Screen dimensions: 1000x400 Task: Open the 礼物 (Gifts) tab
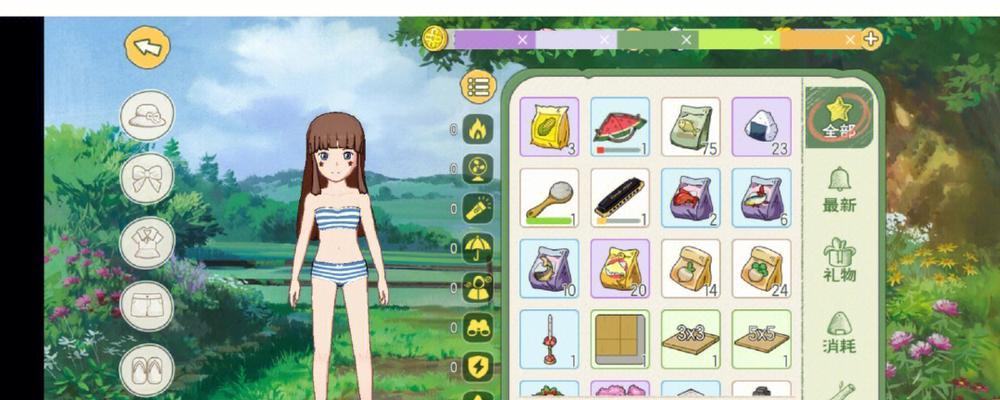(839, 260)
